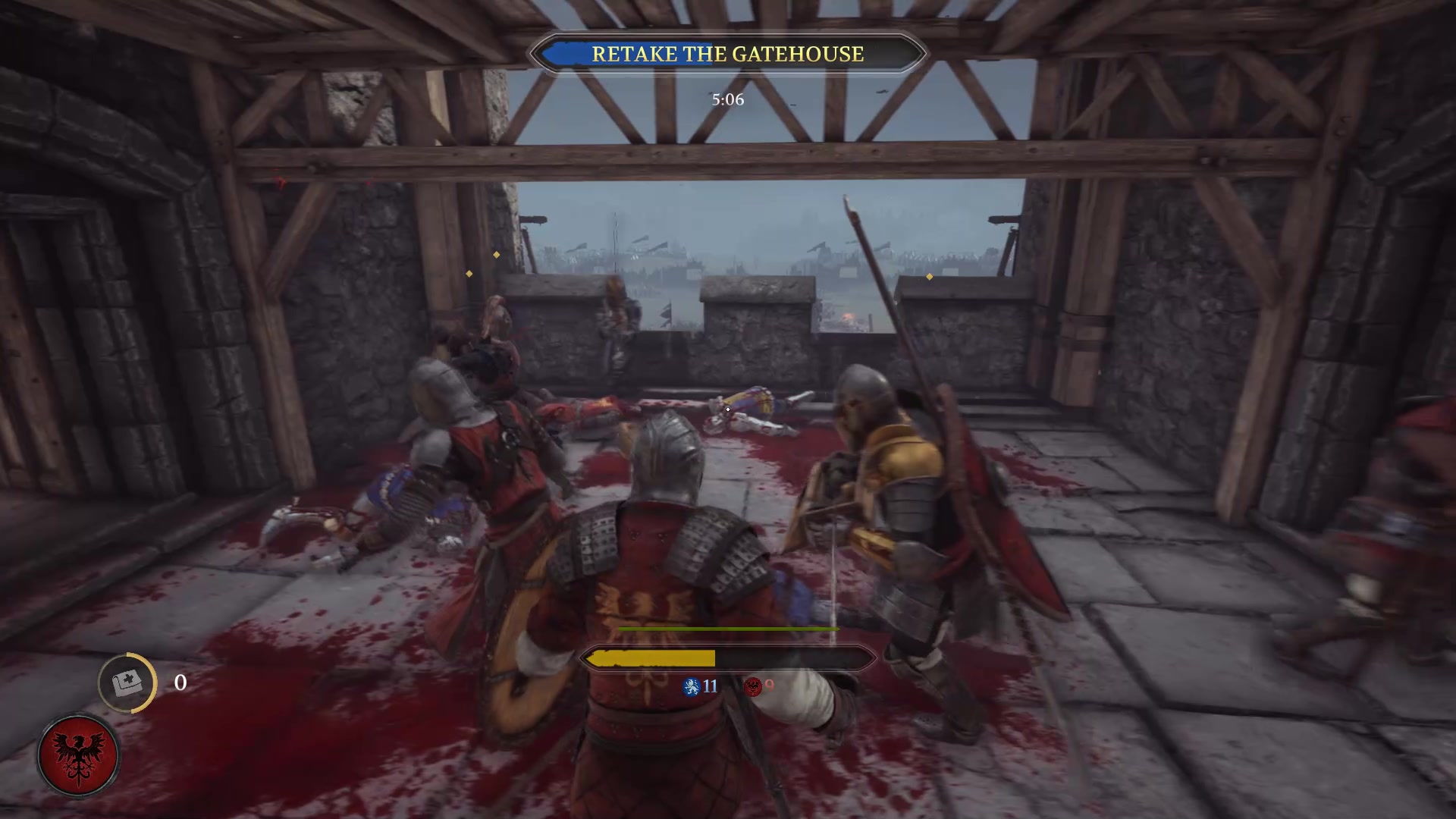
Task: Expand the RETAKE THE GATEHOUSE objective details
Action: [727, 54]
